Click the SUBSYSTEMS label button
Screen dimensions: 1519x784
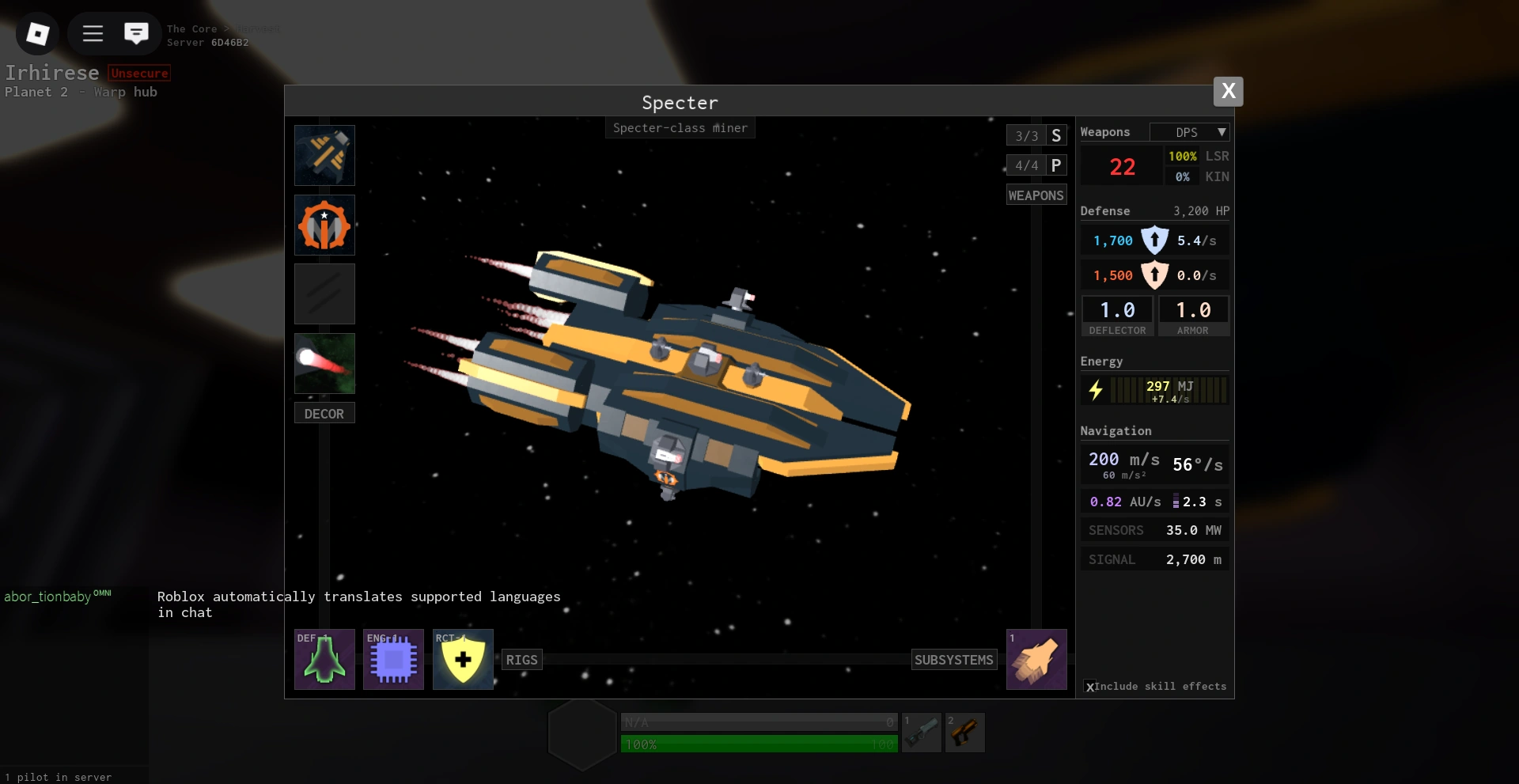point(953,659)
